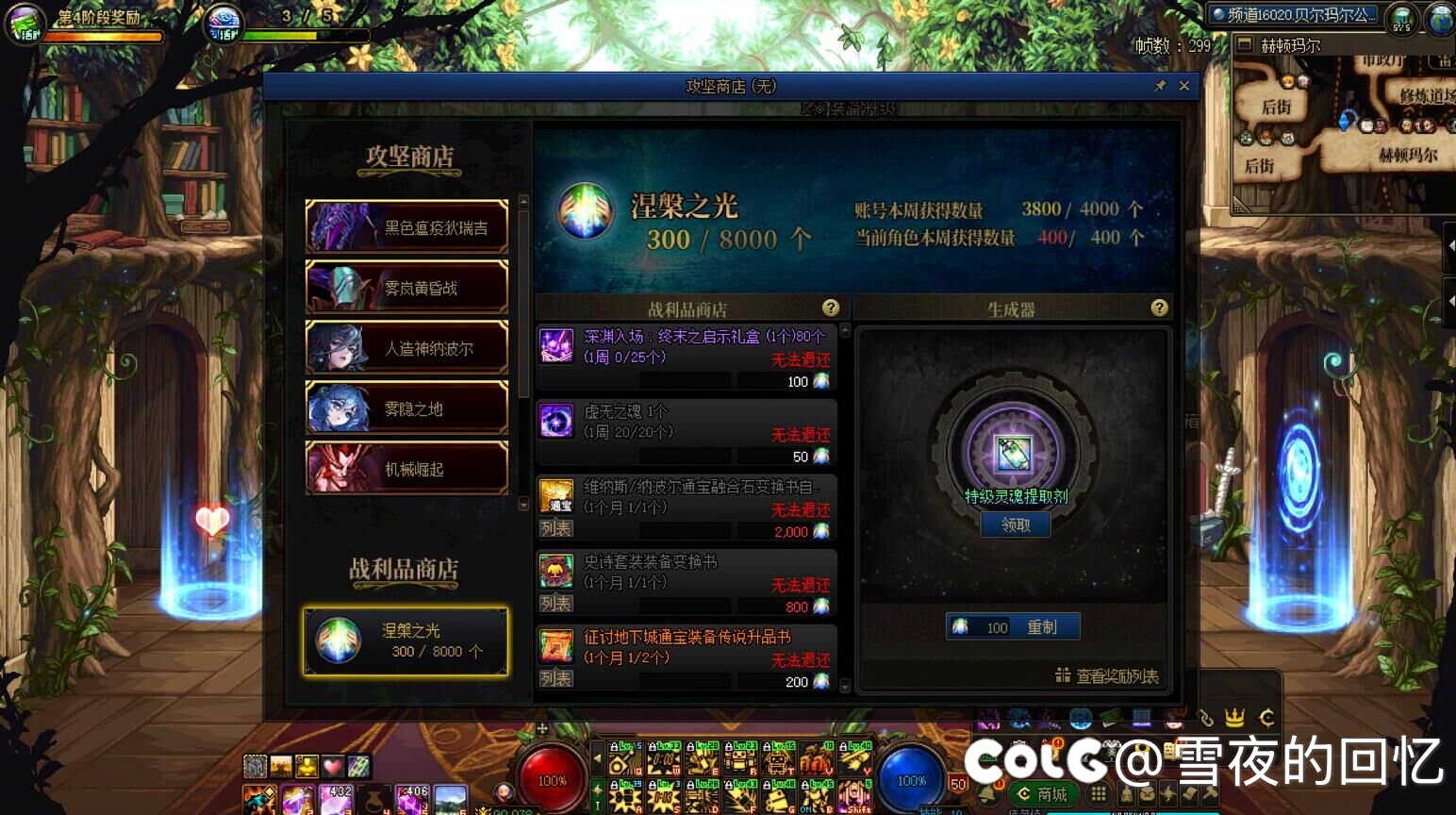Collapse the skill bar with its left arrow toggle
The width and height of the screenshot is (1456, 815).
[598, 757]
